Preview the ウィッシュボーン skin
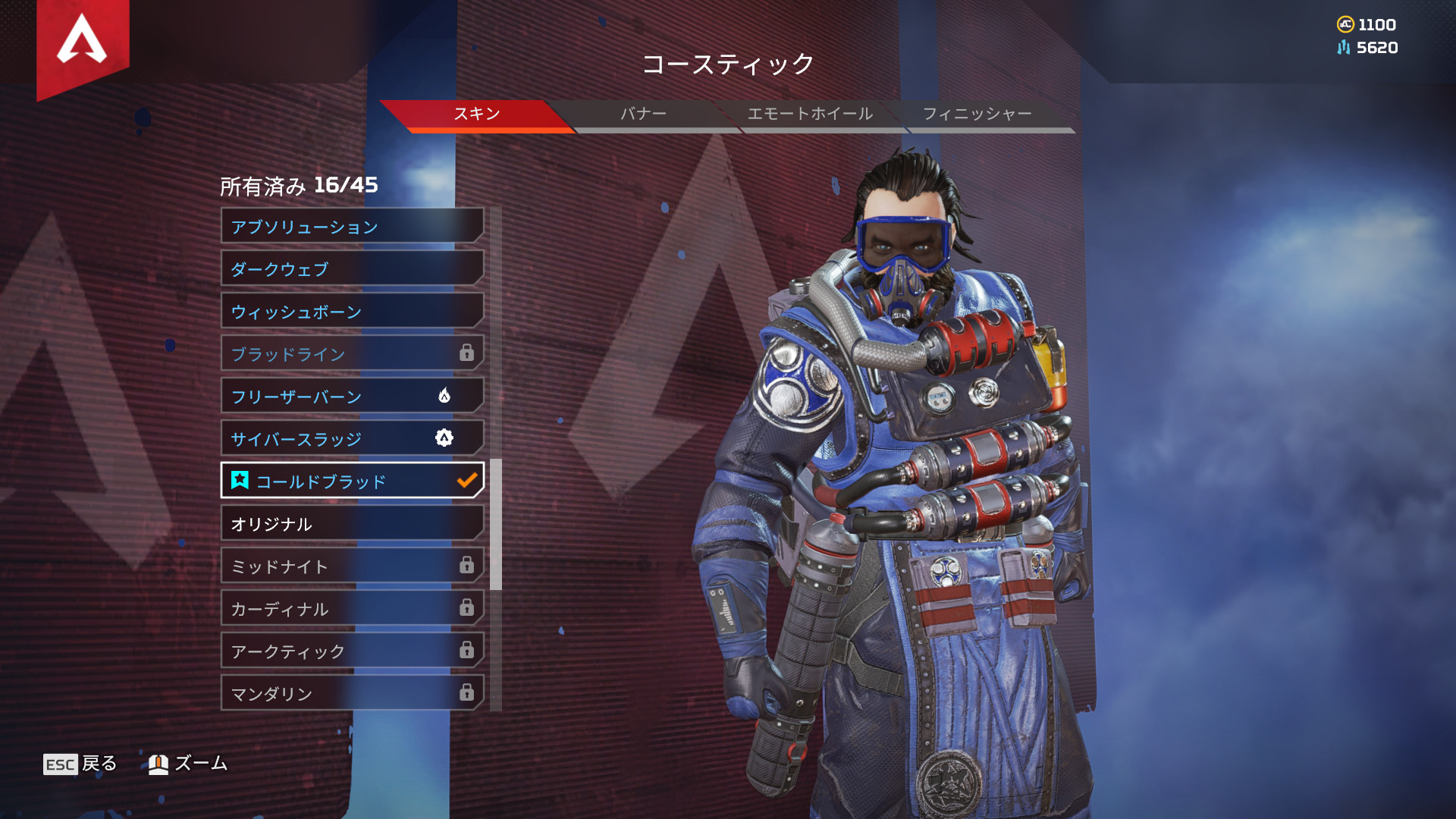1456x819 pixels. pos(352,311)
